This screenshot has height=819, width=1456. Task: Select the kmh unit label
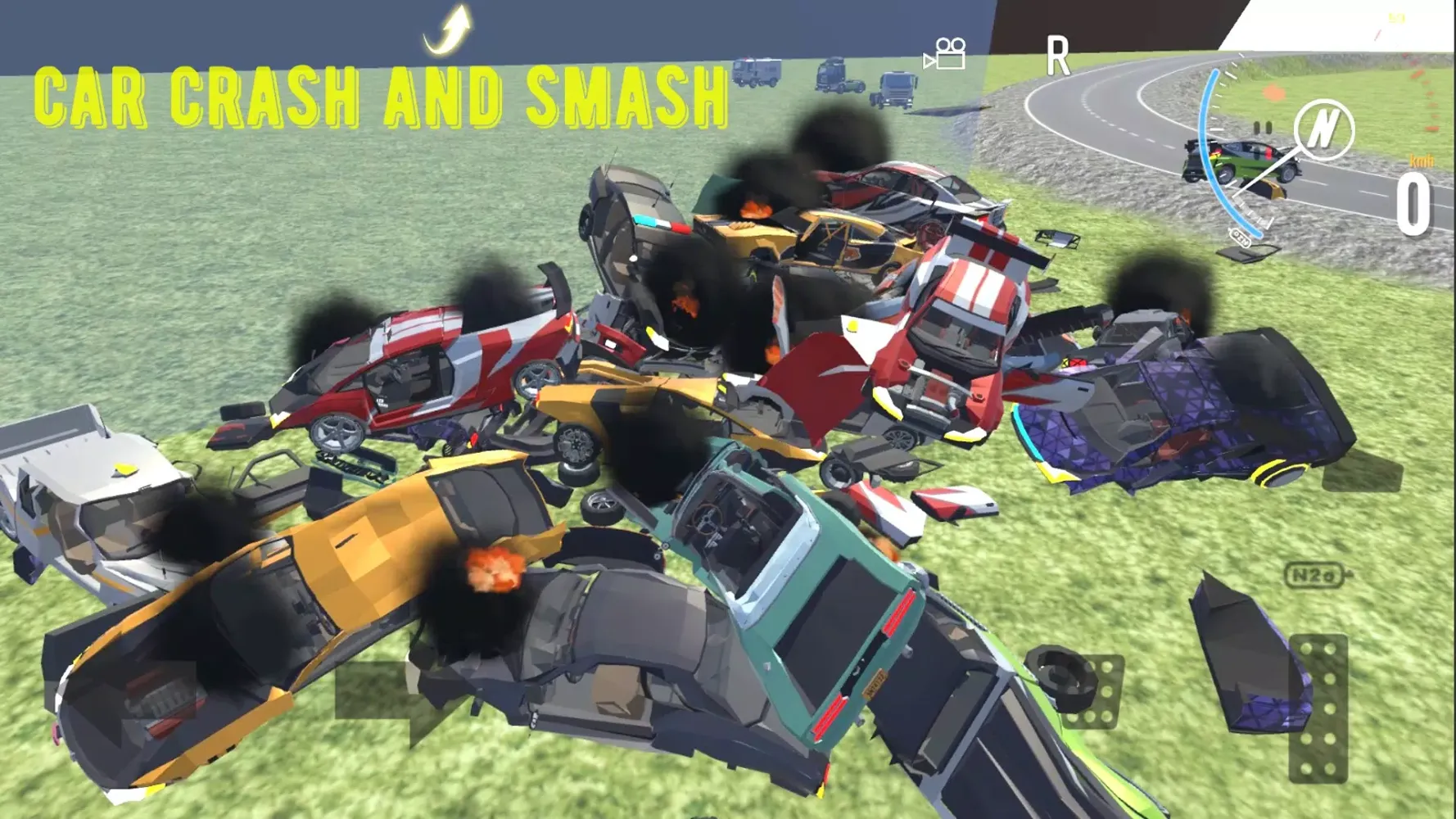(x=1422, y=161)
